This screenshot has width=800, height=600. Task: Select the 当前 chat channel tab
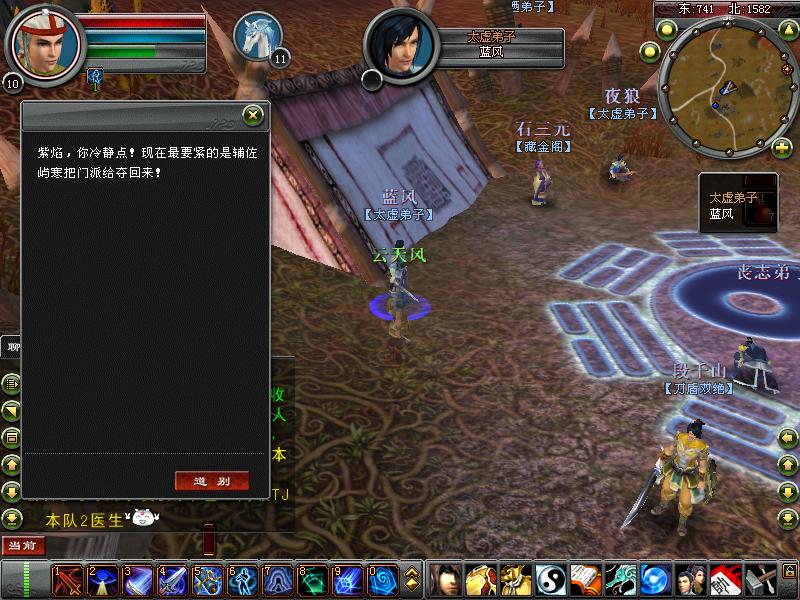[x=22, y=545]
